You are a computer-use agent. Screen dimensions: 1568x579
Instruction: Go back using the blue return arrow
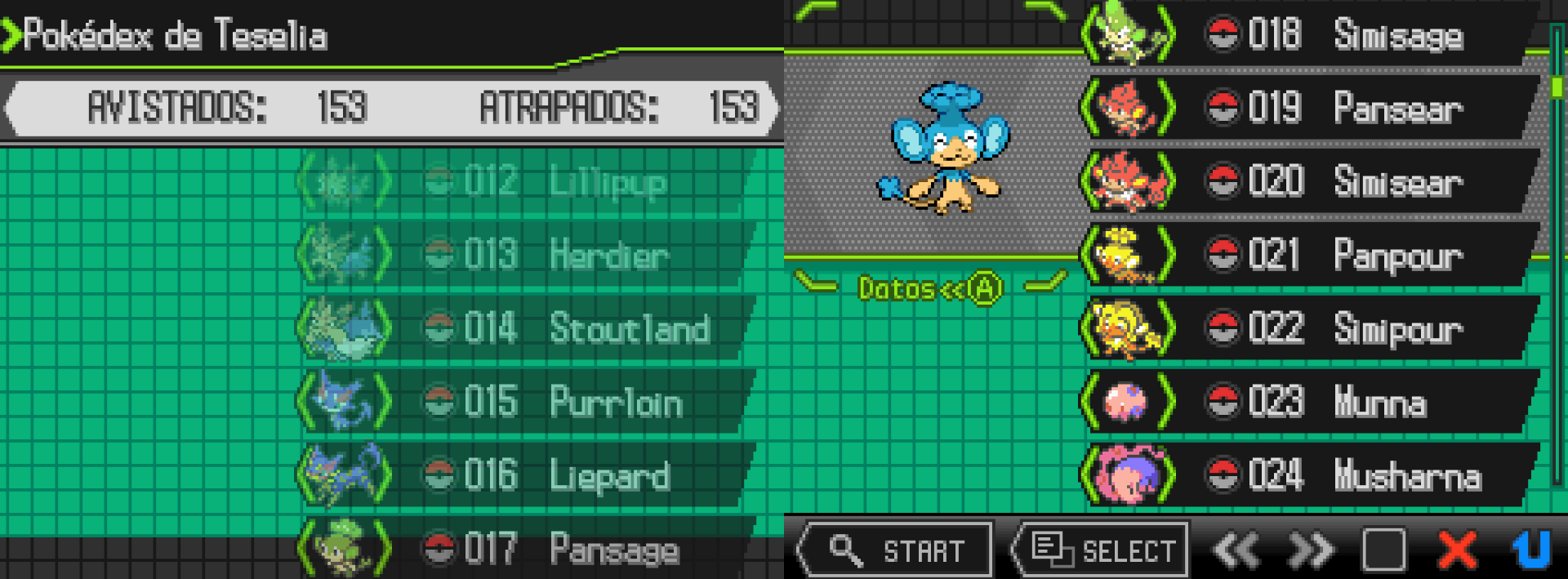click(x=1530, y=550)
